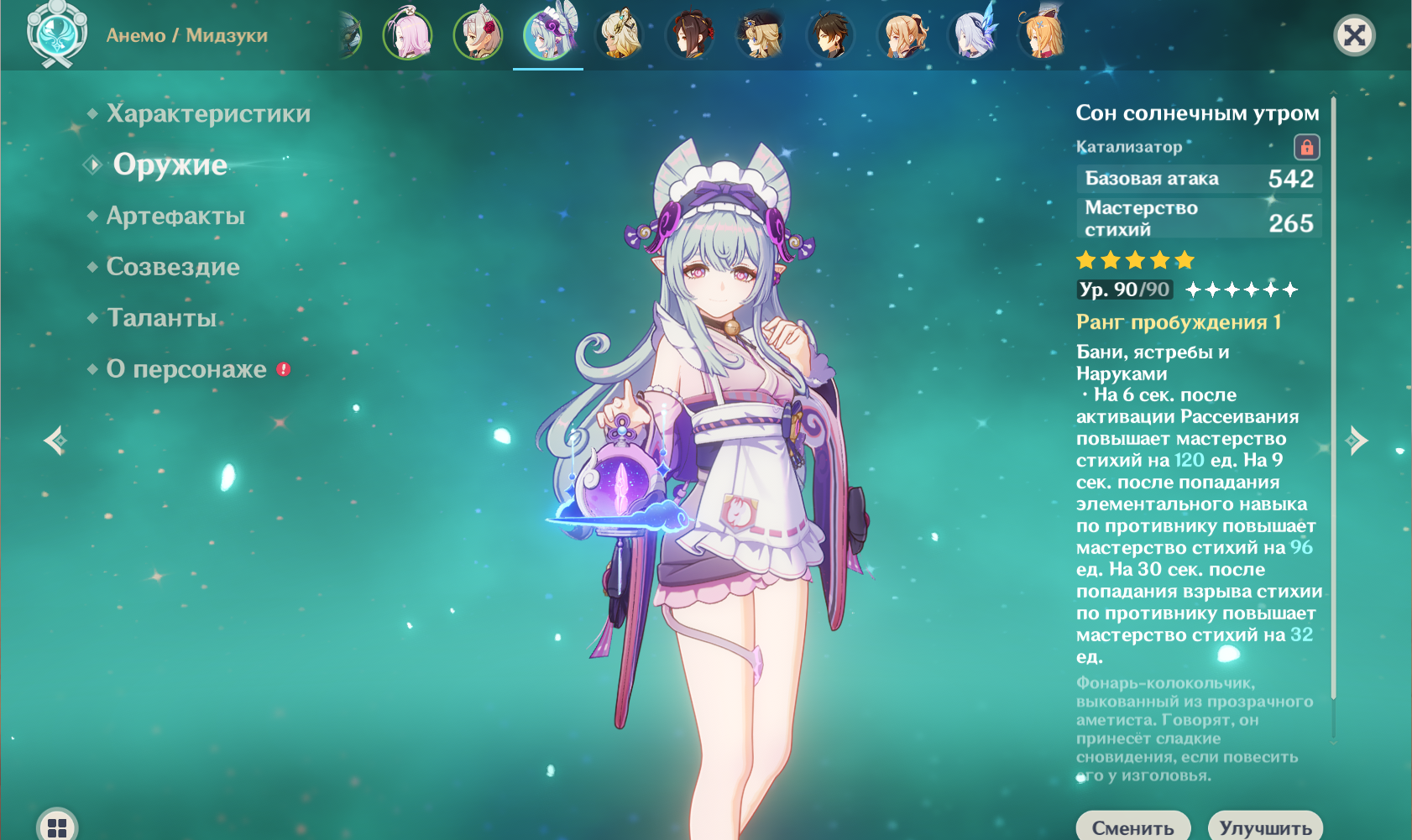The height and width of the screenshot is (840, 1412).
Task: Switch to previous character with left arrow
Action: tap(55, 440)
